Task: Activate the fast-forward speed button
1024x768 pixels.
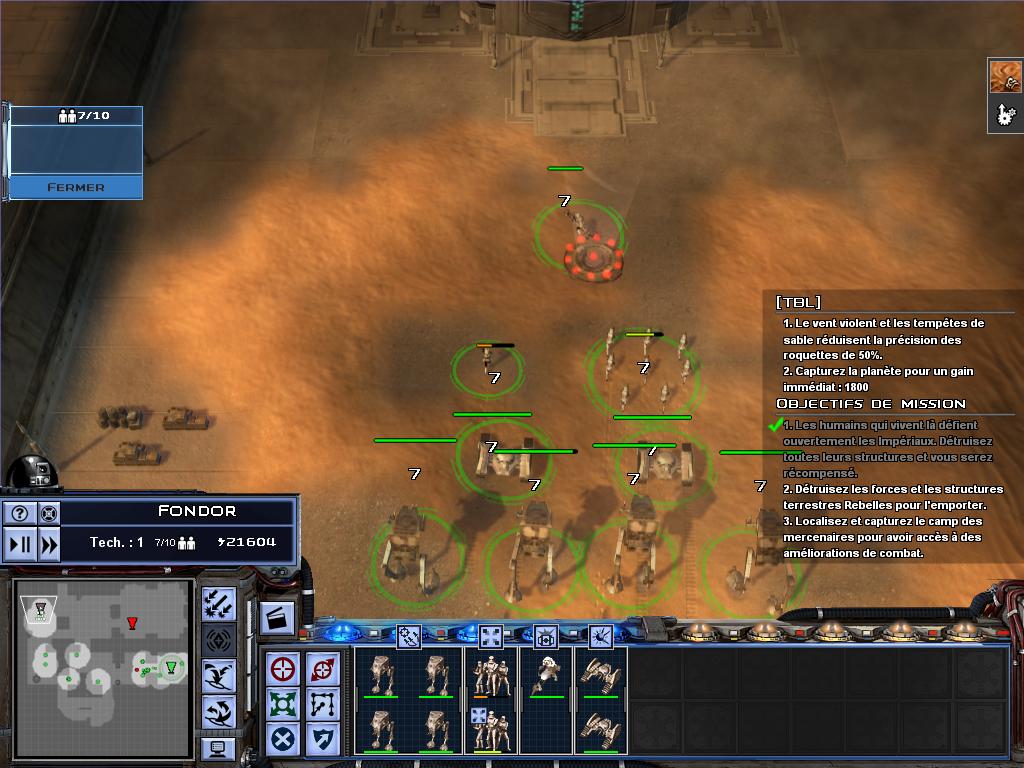Action: tap(48, 545)
